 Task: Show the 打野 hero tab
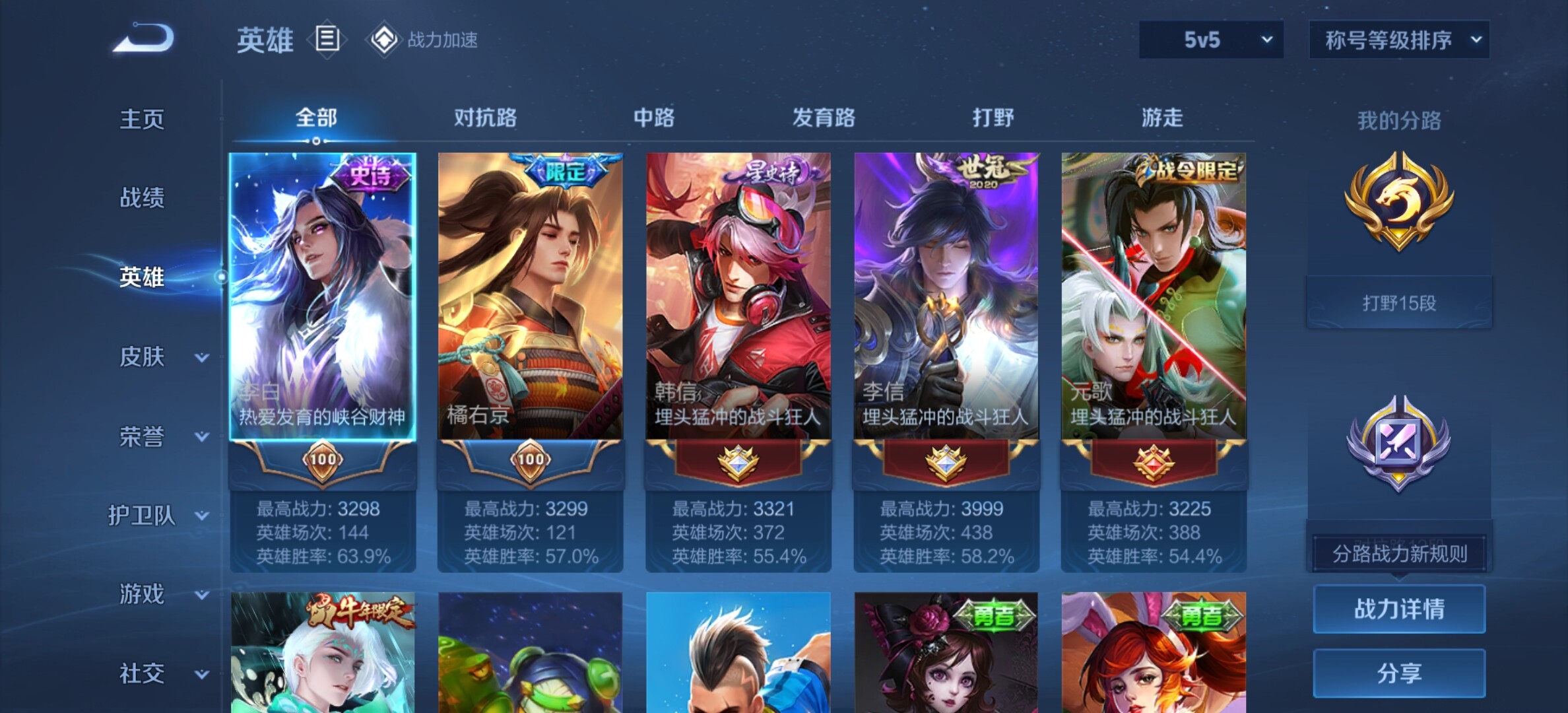point(993,118)
